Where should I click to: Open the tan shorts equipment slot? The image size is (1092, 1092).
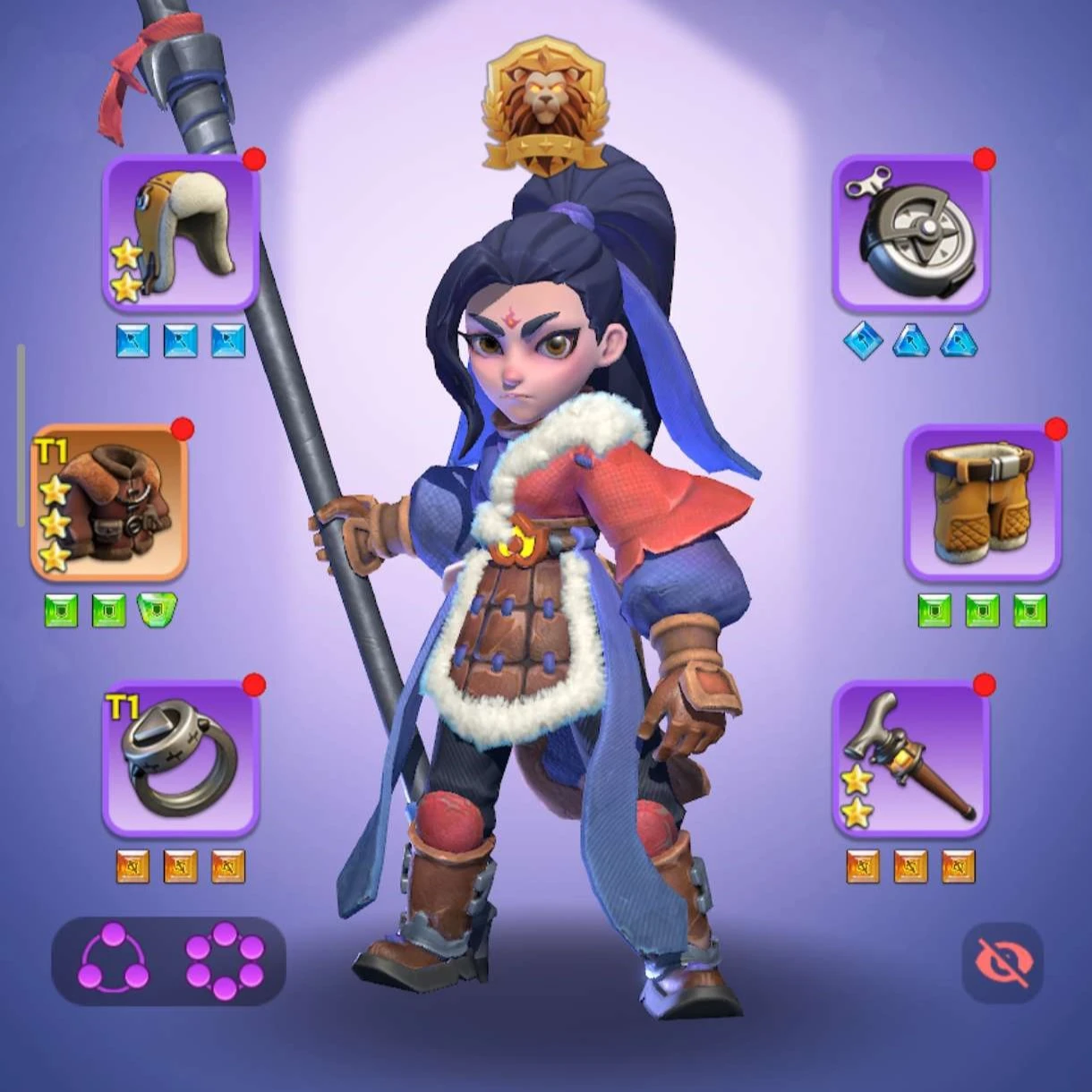click(x=983, y=502)
